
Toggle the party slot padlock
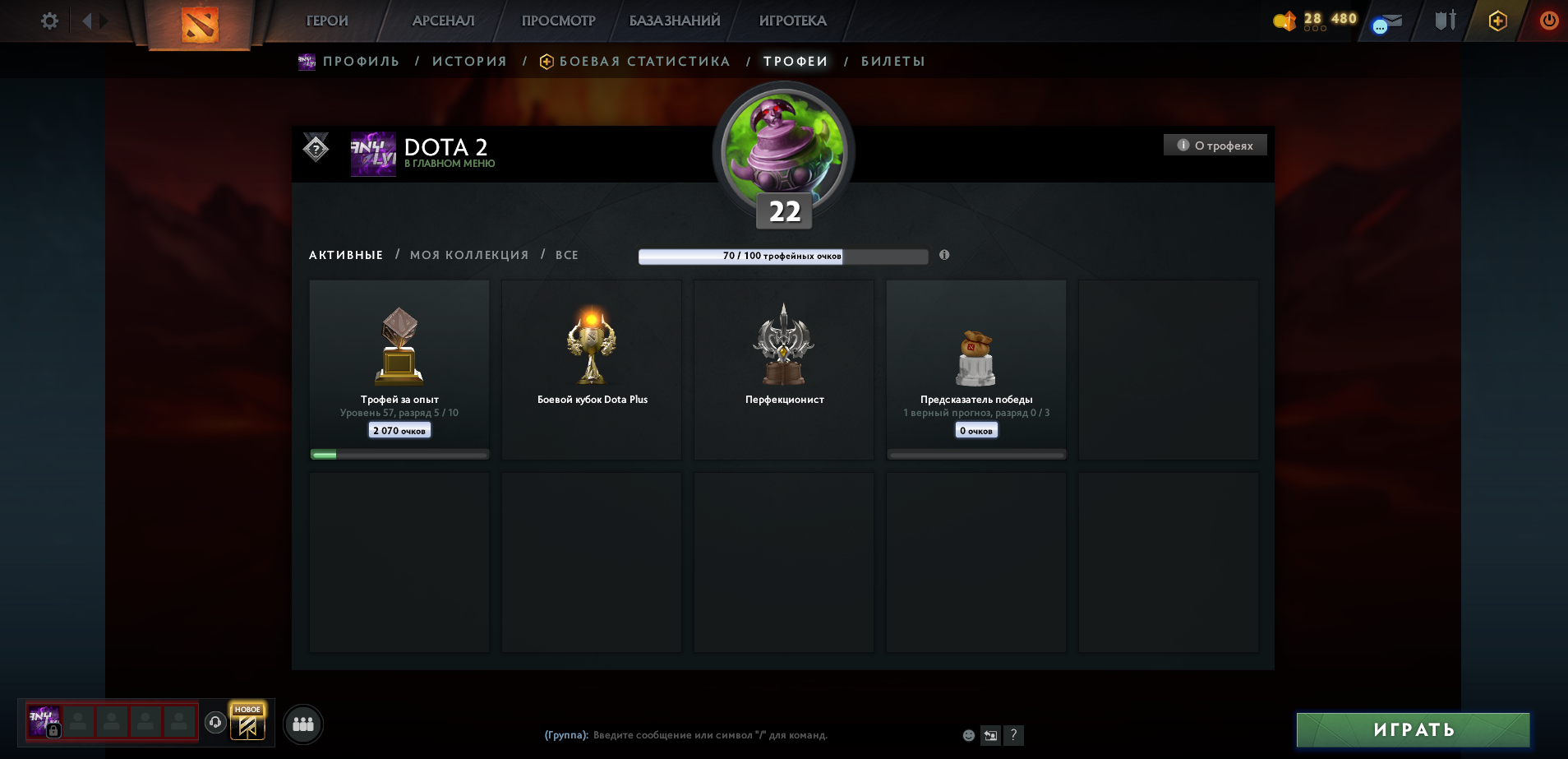[x=54, y=730]
